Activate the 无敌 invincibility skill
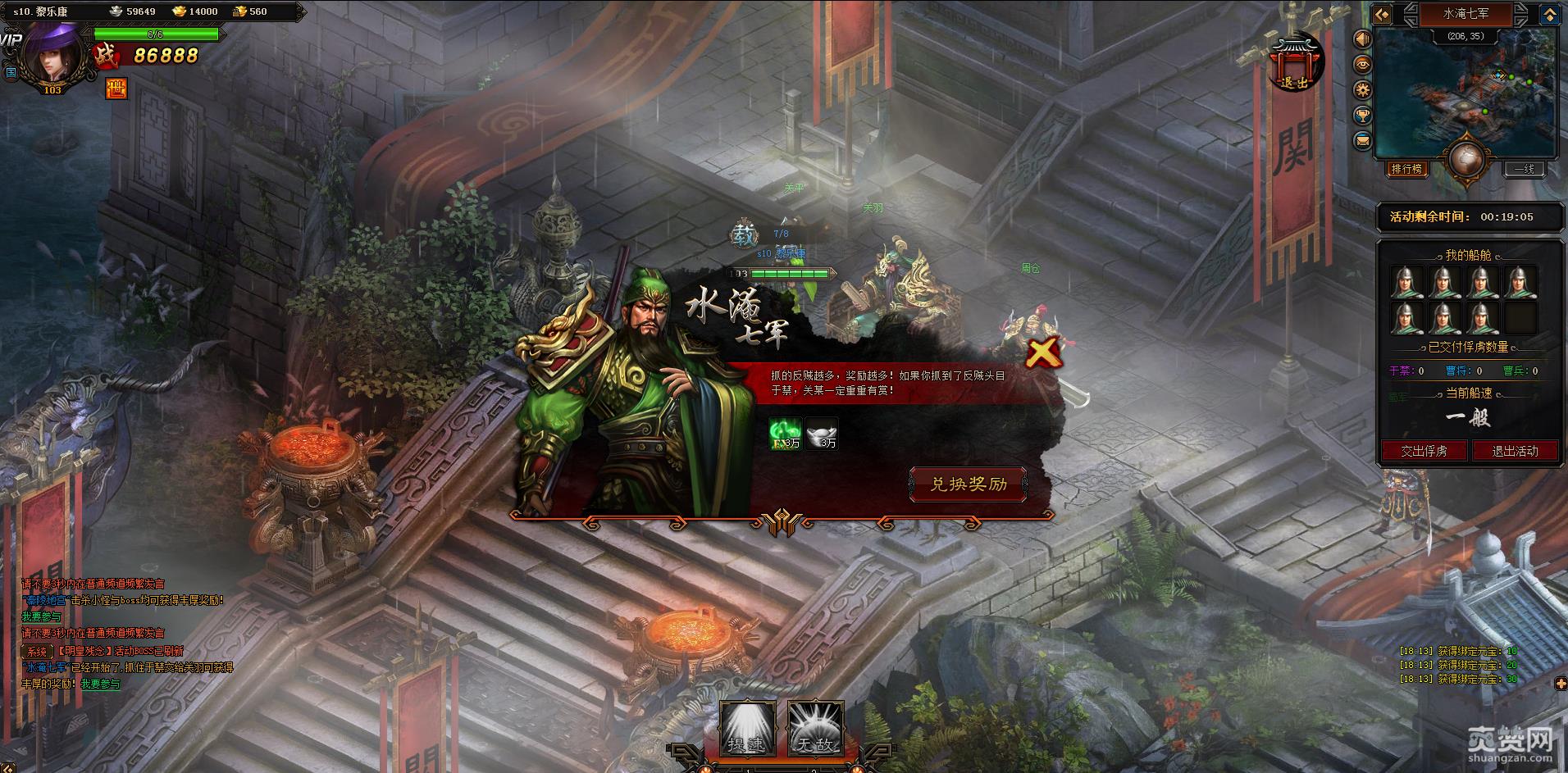Screen dimensions: 1568x773 point(815,728)
